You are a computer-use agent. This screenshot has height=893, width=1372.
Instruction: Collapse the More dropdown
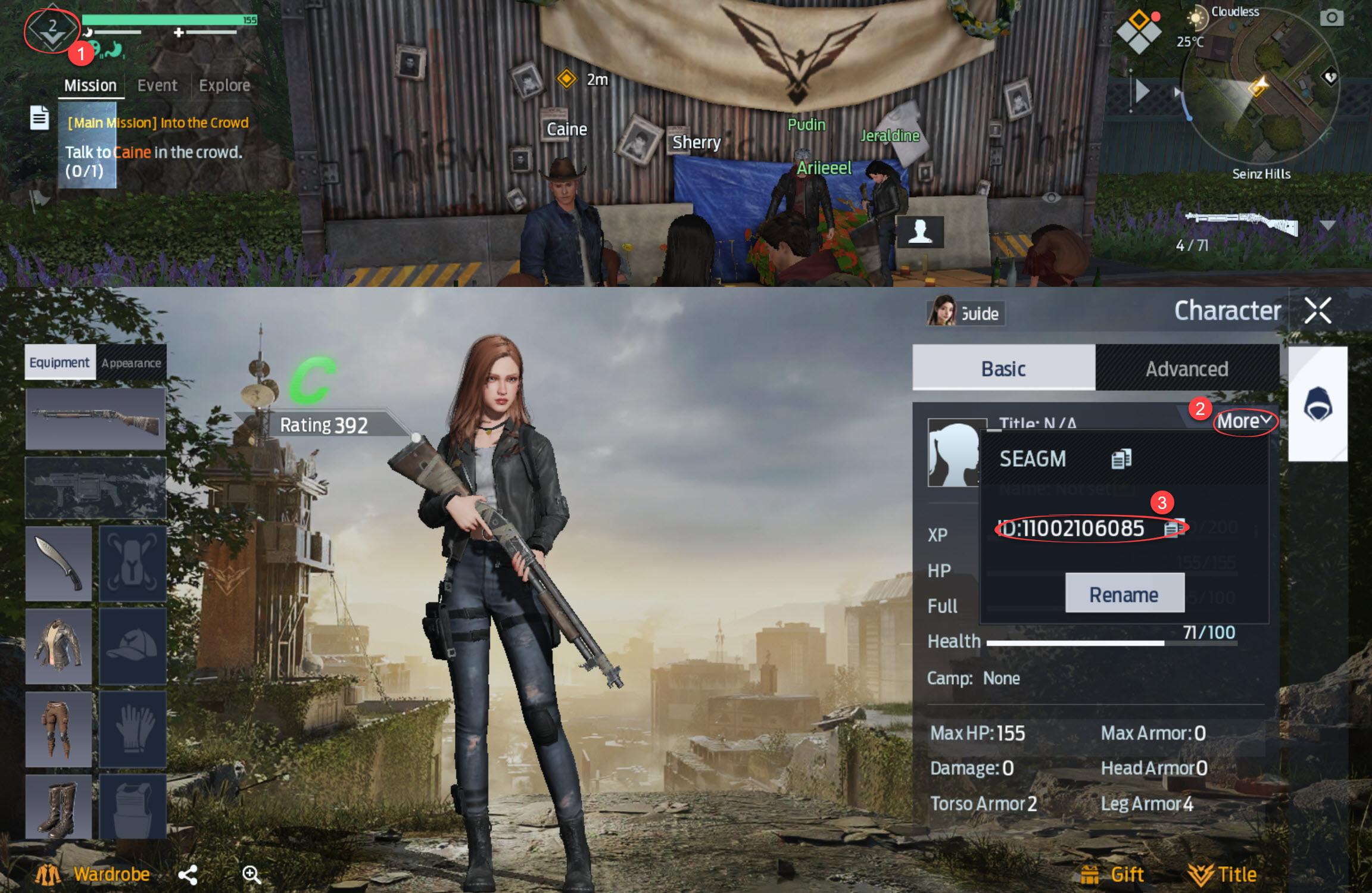point(1244,421)
